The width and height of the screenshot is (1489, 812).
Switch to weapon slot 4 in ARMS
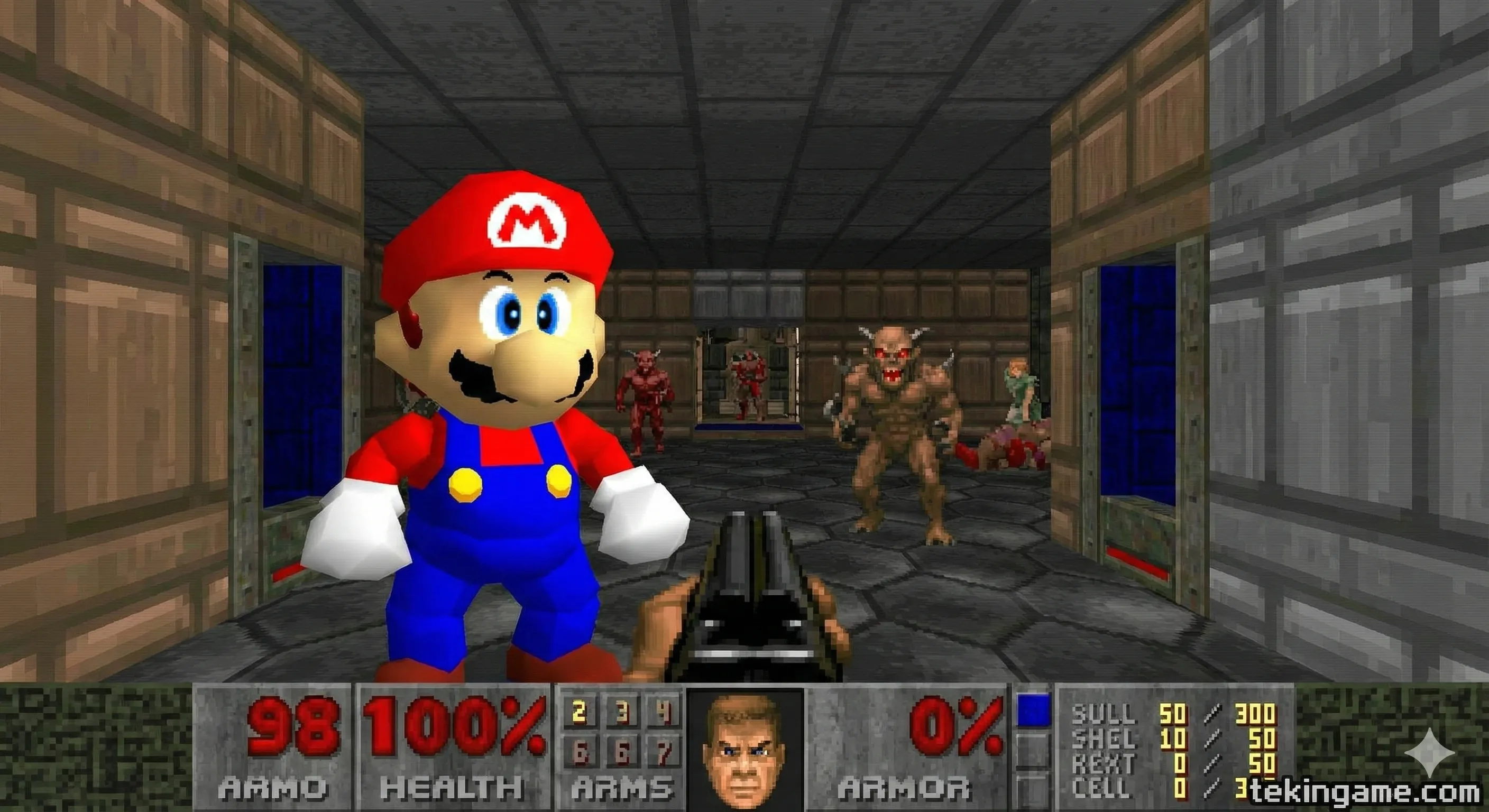tap(664, 713)
